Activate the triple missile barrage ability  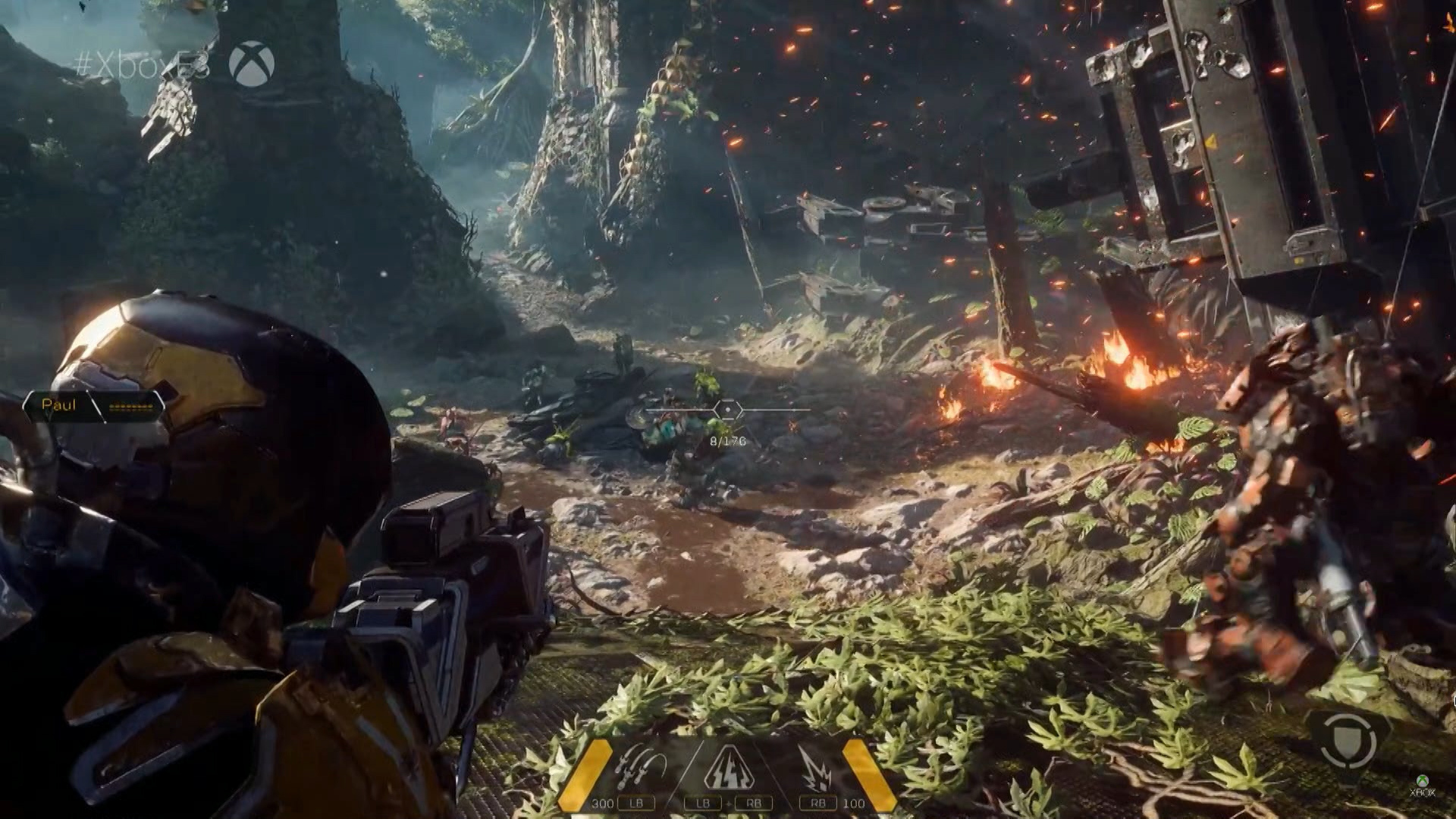pyautogui.click(x=640, y=770)
